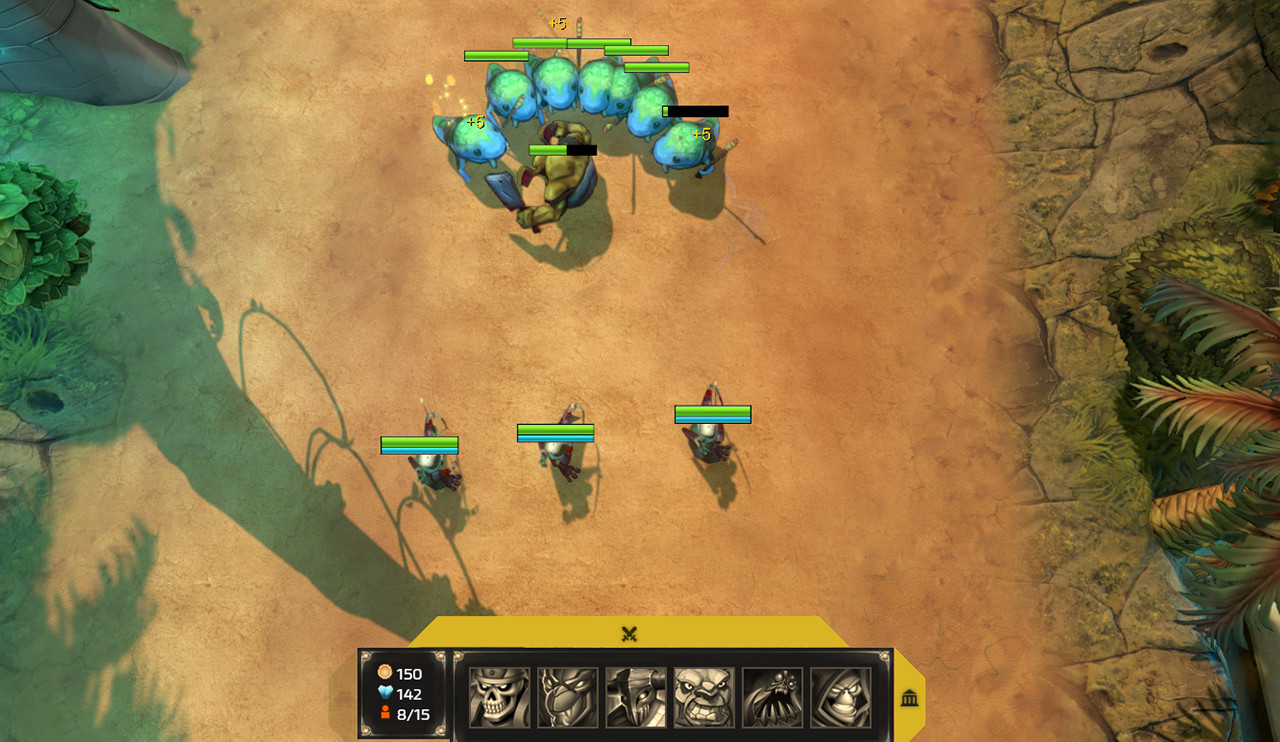1280x742 pixels.
Task: Select the skull warrior unit portrait
Action: 501,694
